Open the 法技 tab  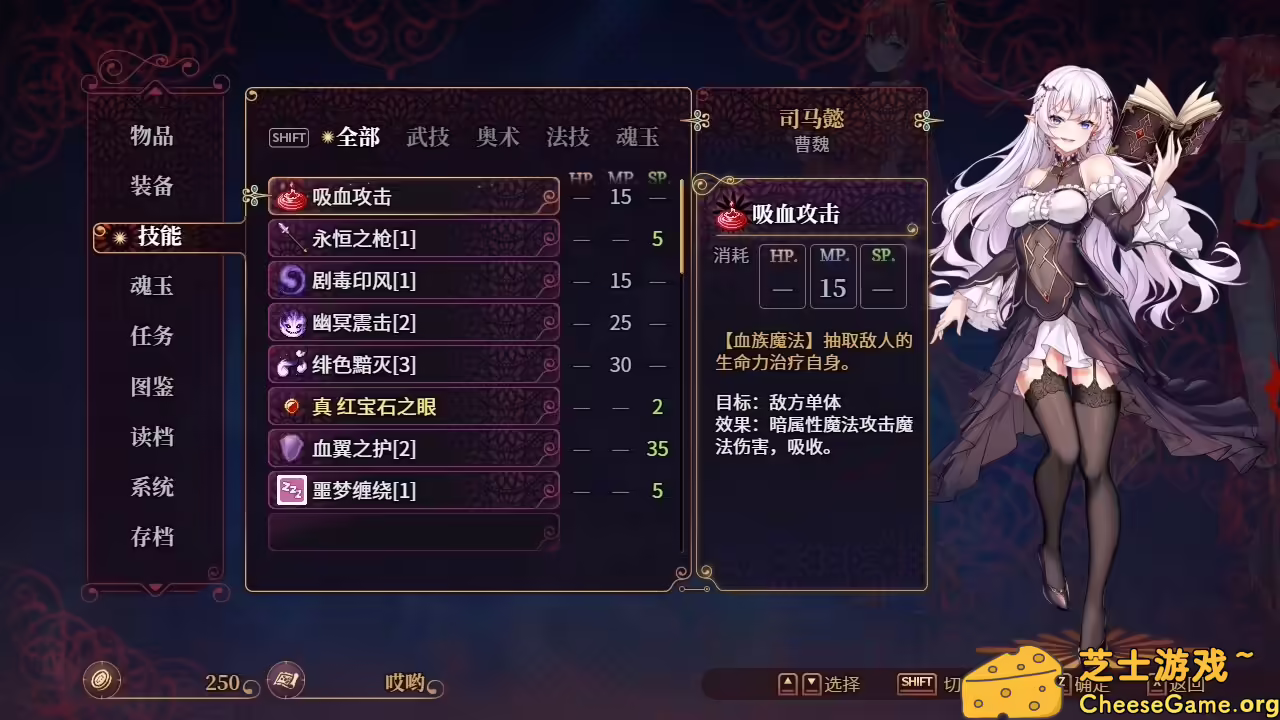(567, 138)
